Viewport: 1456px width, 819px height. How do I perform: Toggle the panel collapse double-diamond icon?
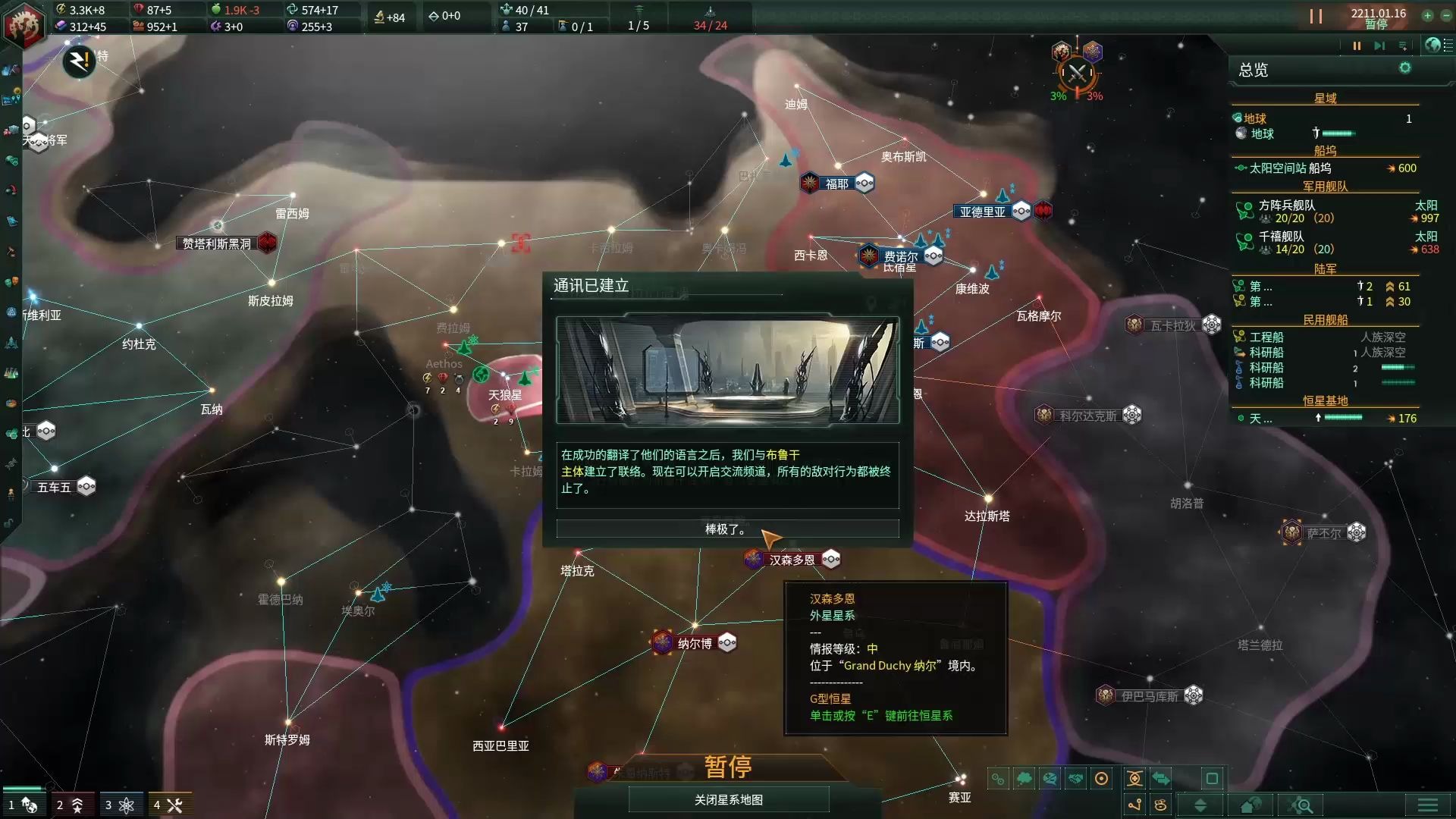pos(1200,805)
